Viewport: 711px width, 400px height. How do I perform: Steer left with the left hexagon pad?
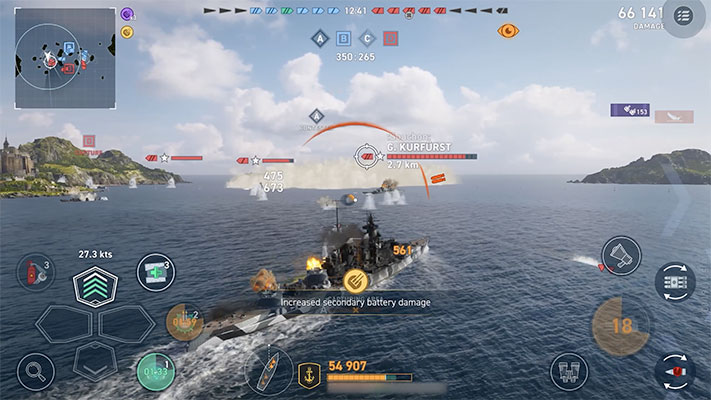(63, 324)
